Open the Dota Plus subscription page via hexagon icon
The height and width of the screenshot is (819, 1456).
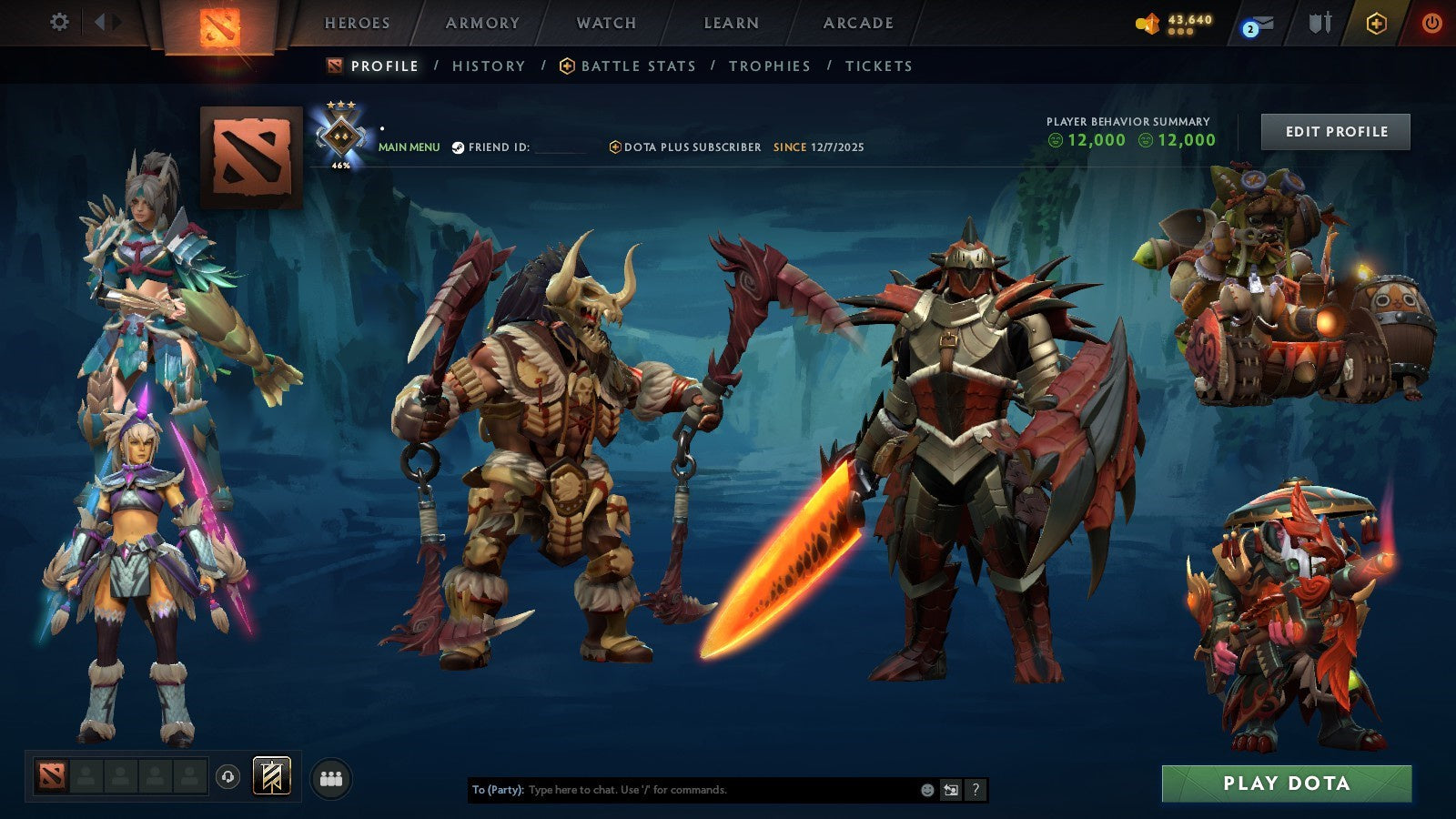pyautogui.click(x=1376, y=25)
